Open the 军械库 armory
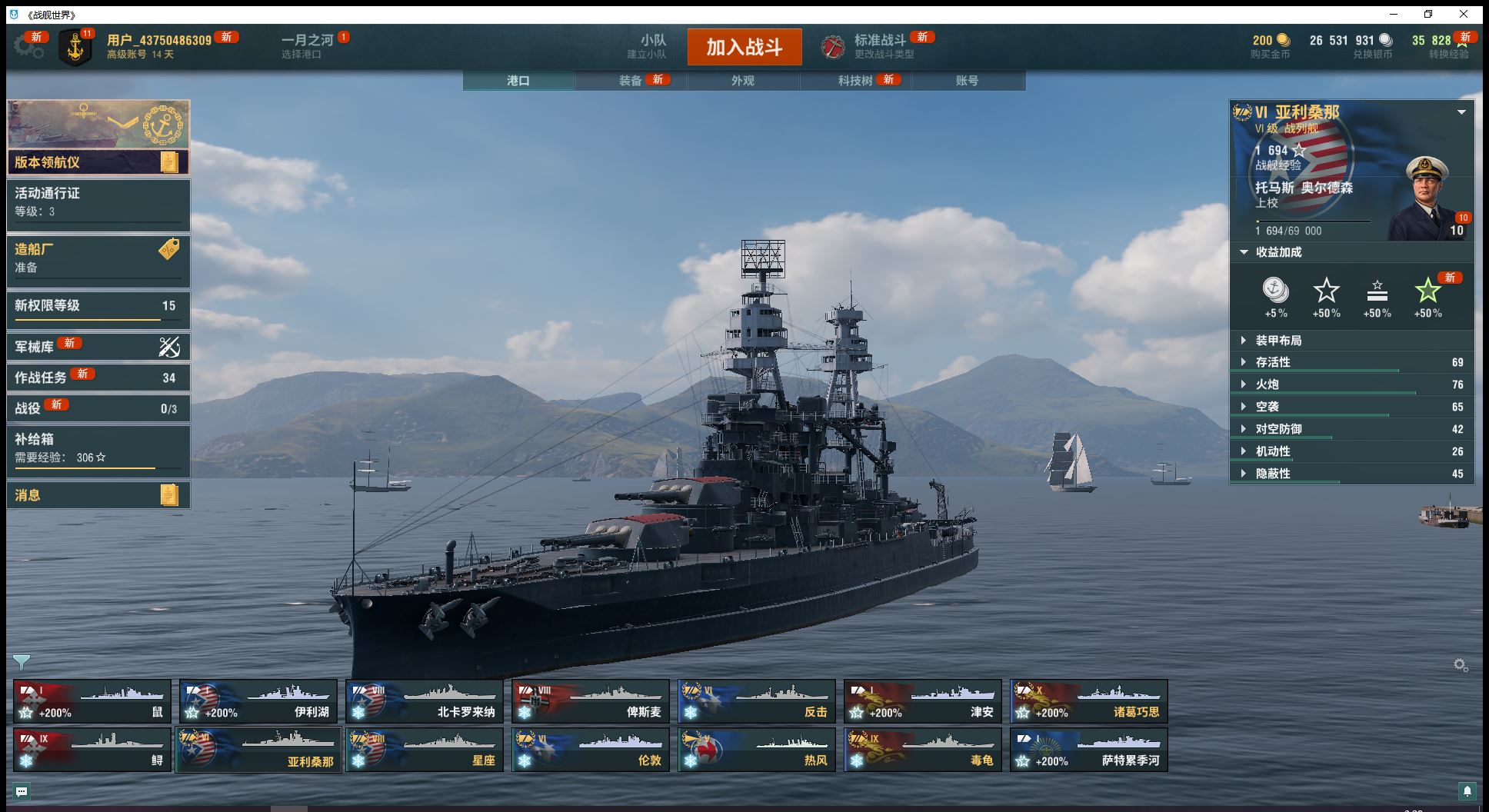The image size is (1489, 812). click(x=98, y=347)
